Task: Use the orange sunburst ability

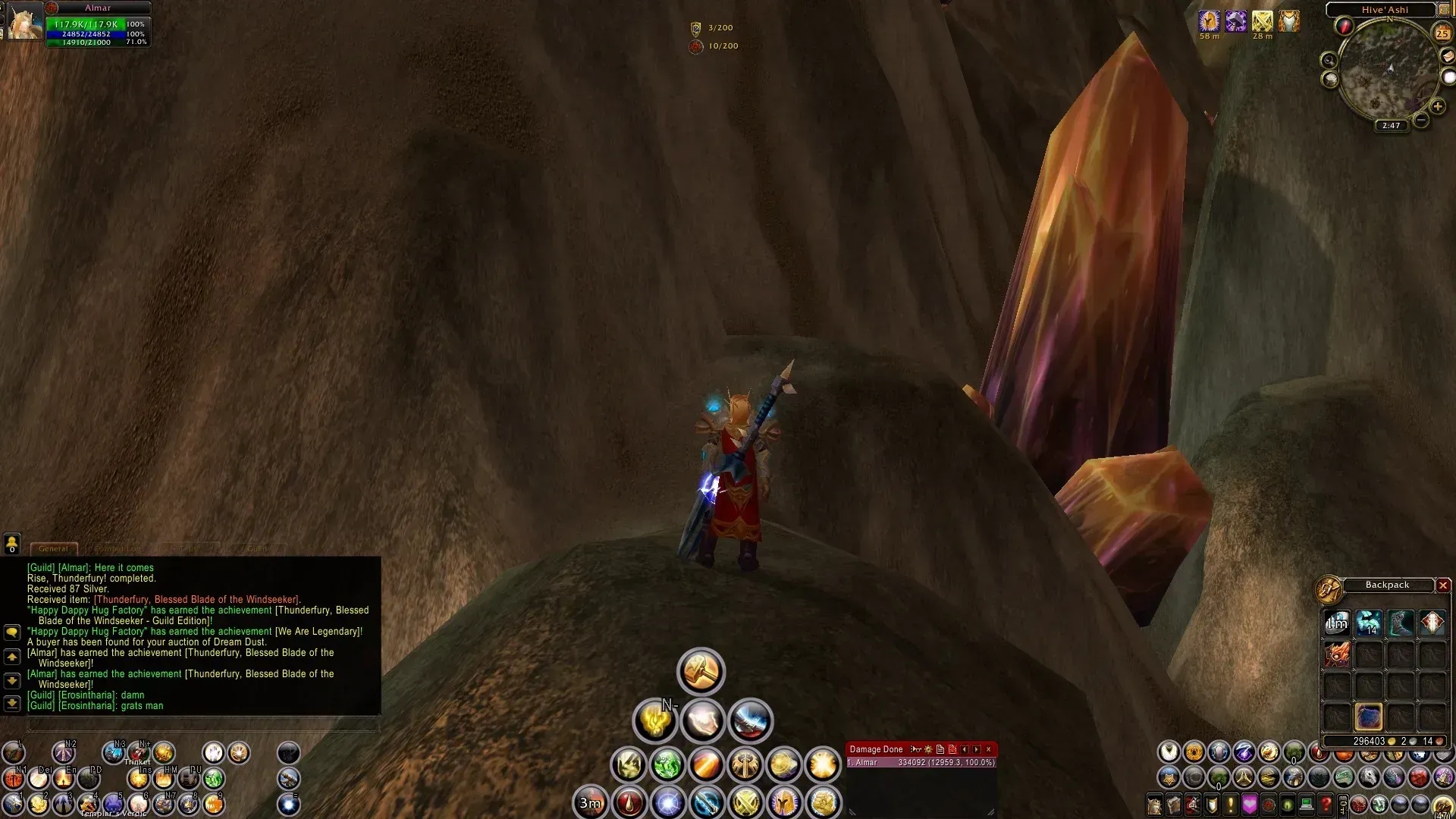Action: 822,765
